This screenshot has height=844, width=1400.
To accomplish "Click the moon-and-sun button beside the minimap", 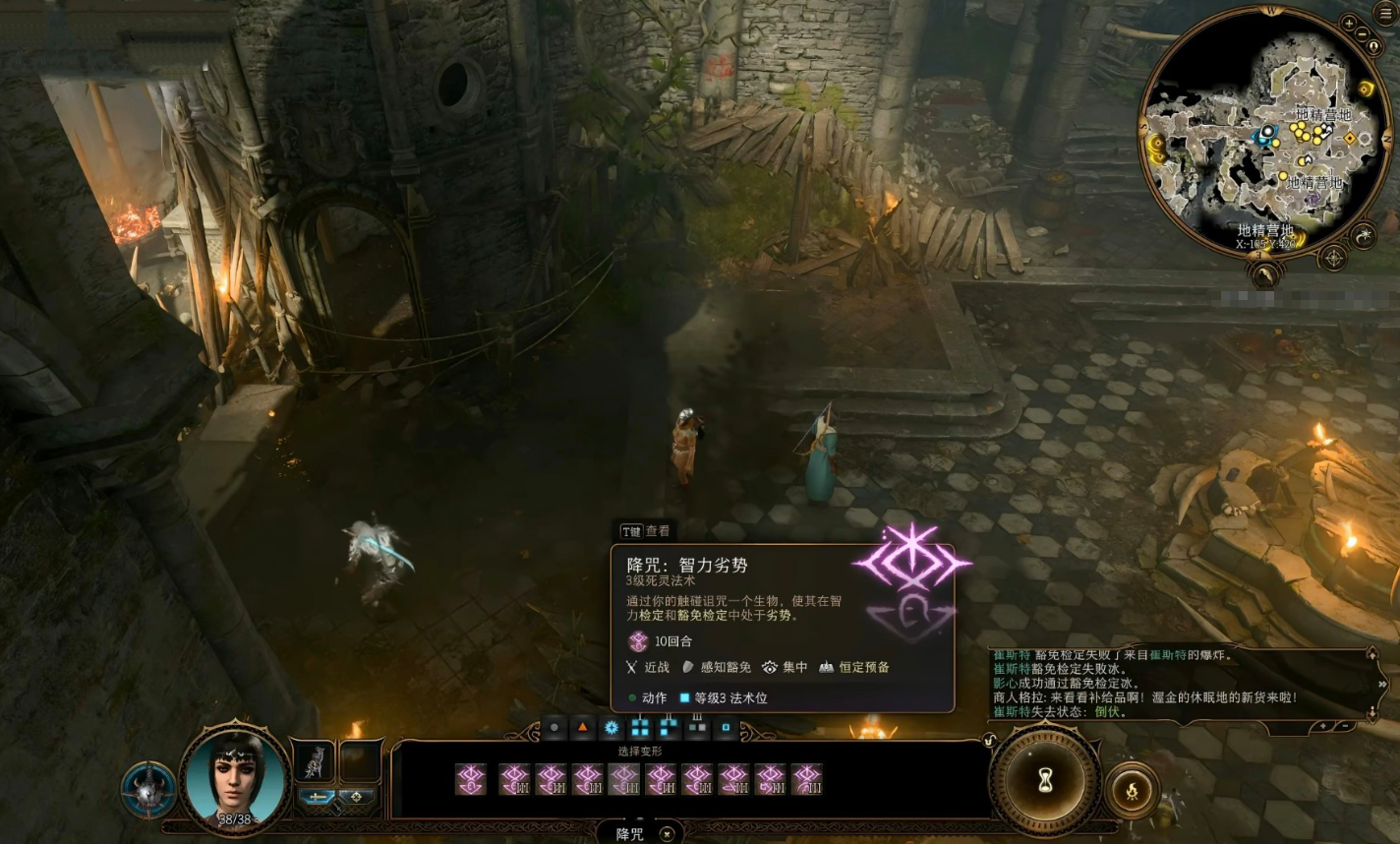I will pos(1363,234).
